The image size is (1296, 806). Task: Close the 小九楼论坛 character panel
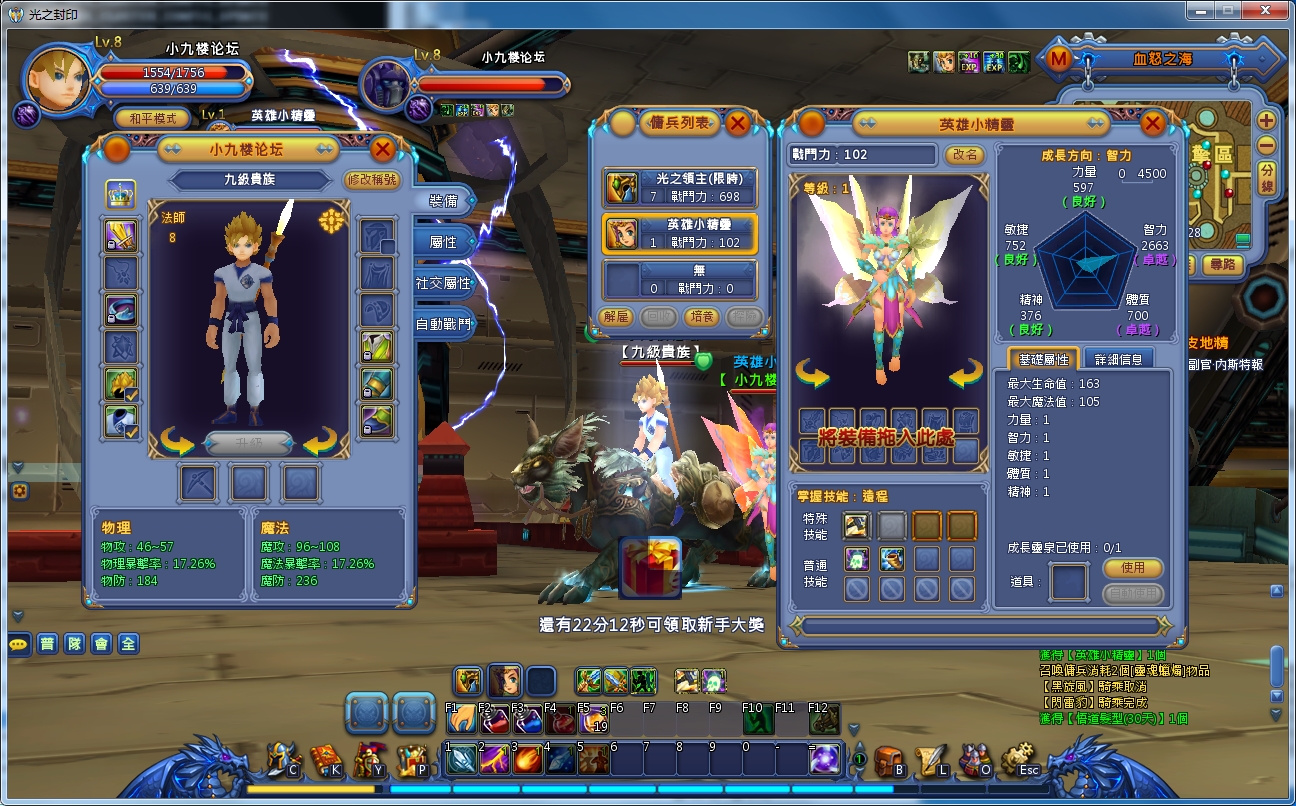coord(382,150)
